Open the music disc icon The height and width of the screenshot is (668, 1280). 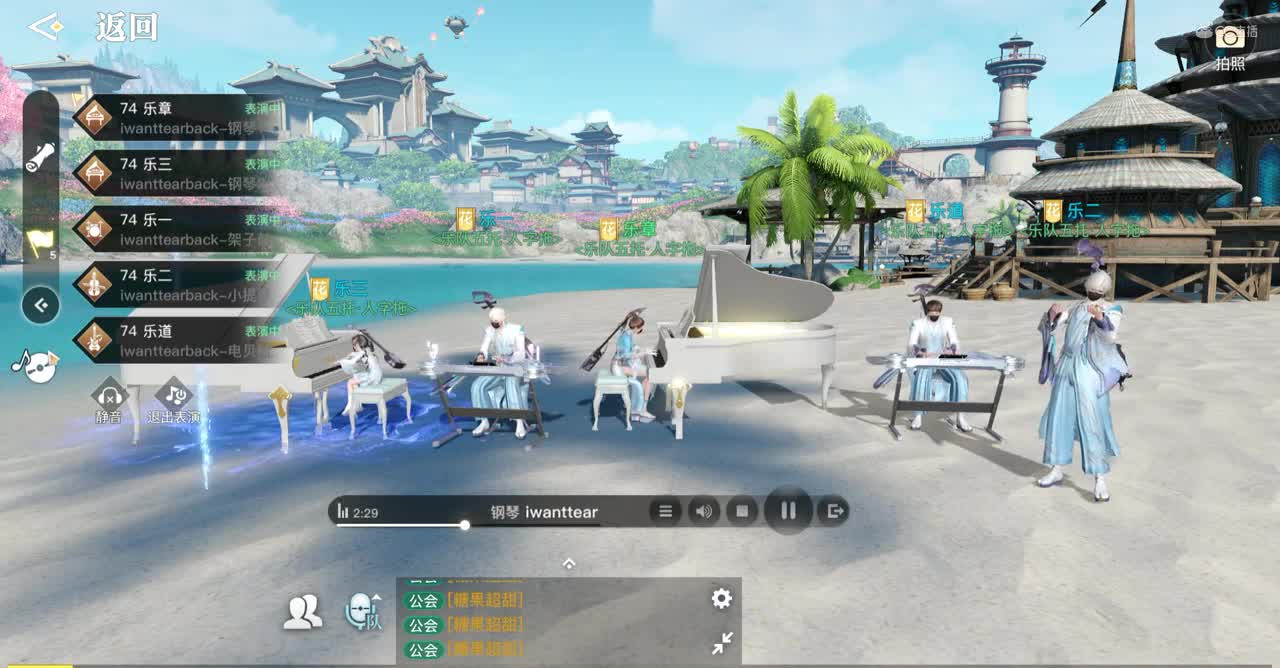37,365
